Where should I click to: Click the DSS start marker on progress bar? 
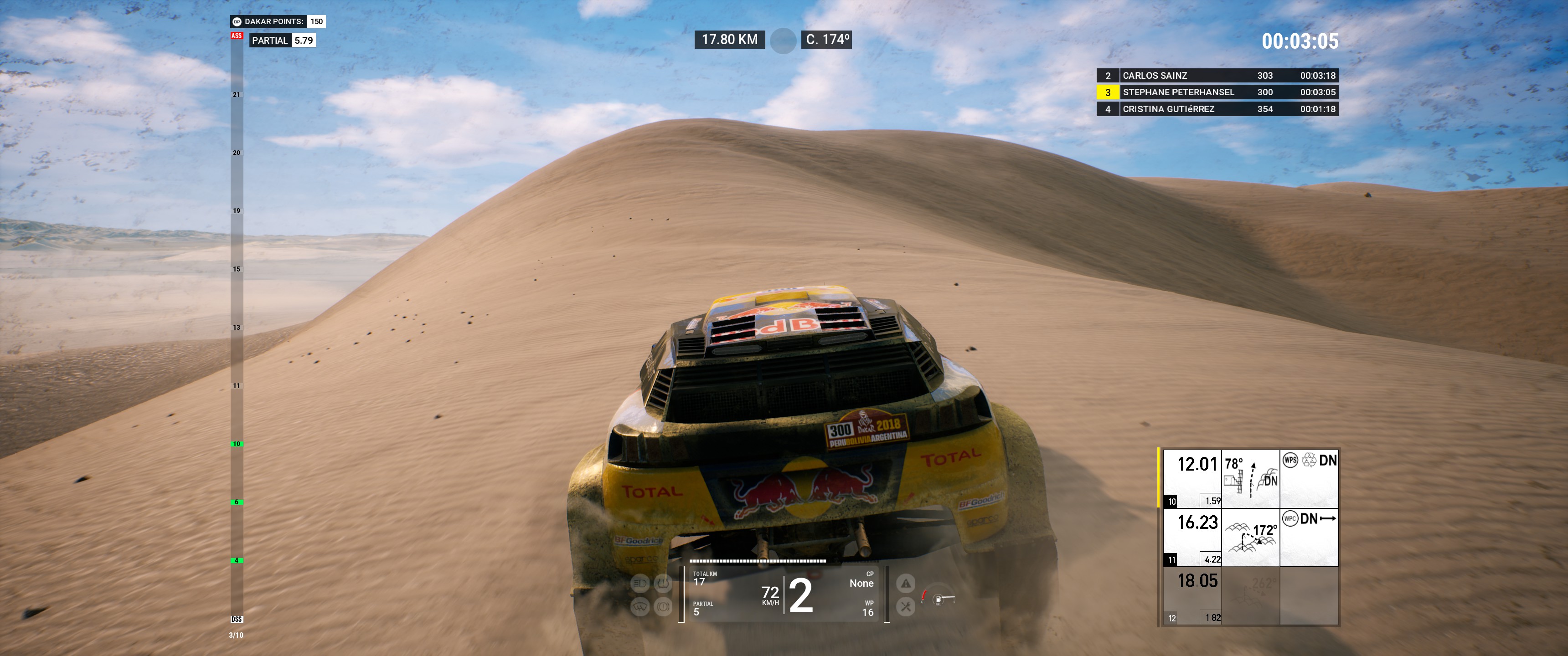click(237, 619)
